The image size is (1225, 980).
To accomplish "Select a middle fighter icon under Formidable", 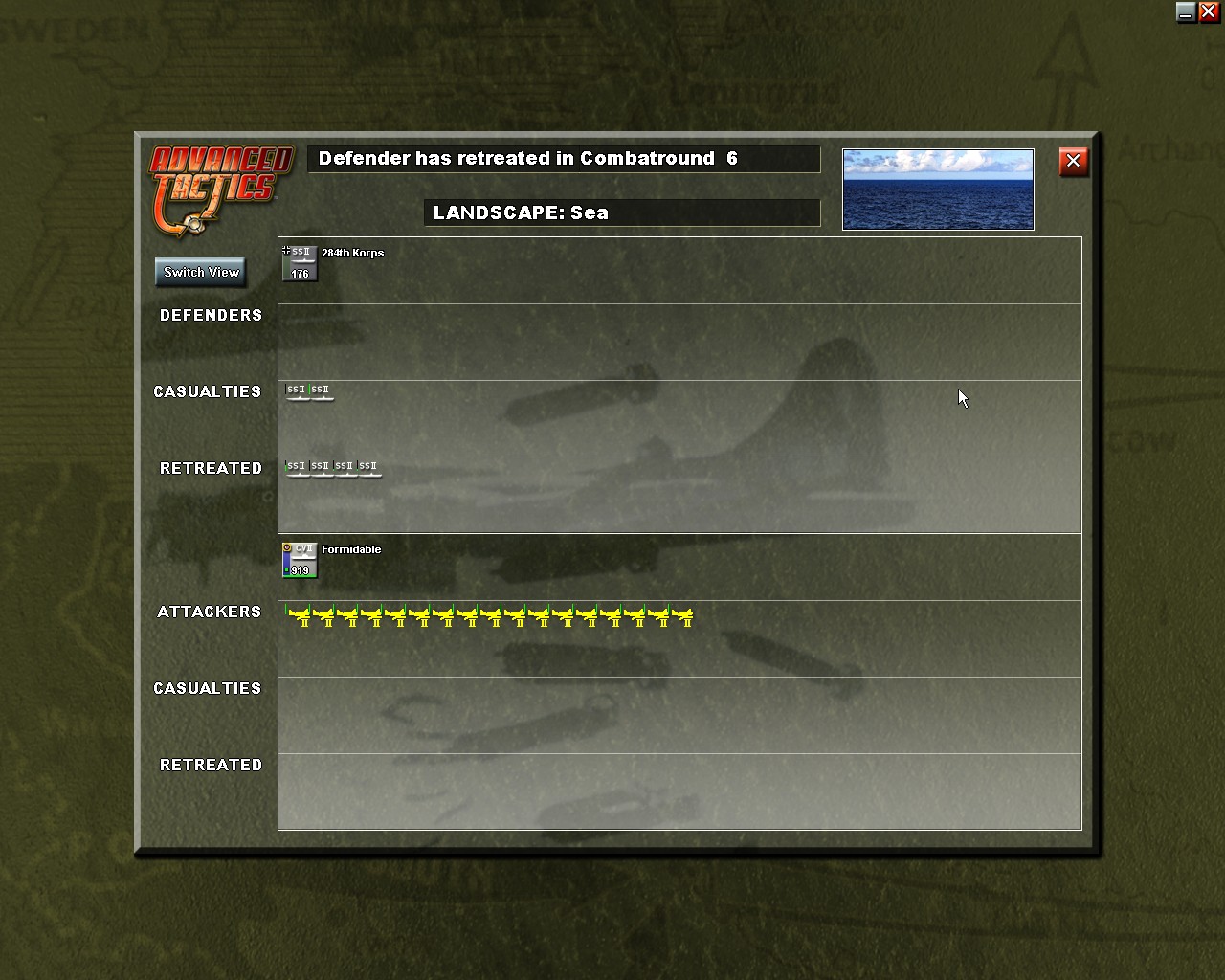I will point(493,617).
